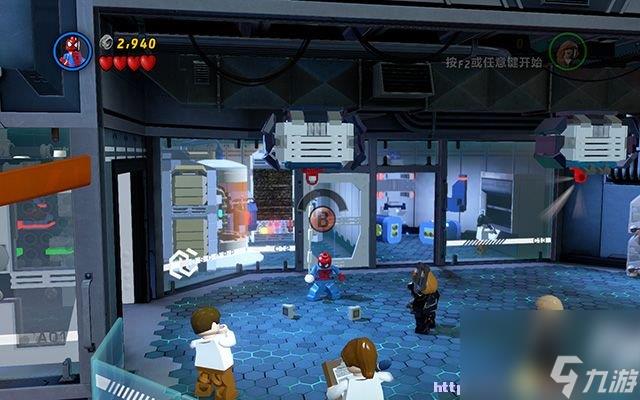Click the greyed-out second player portrait
Screen dimensions: 640x400
point(566,50)
